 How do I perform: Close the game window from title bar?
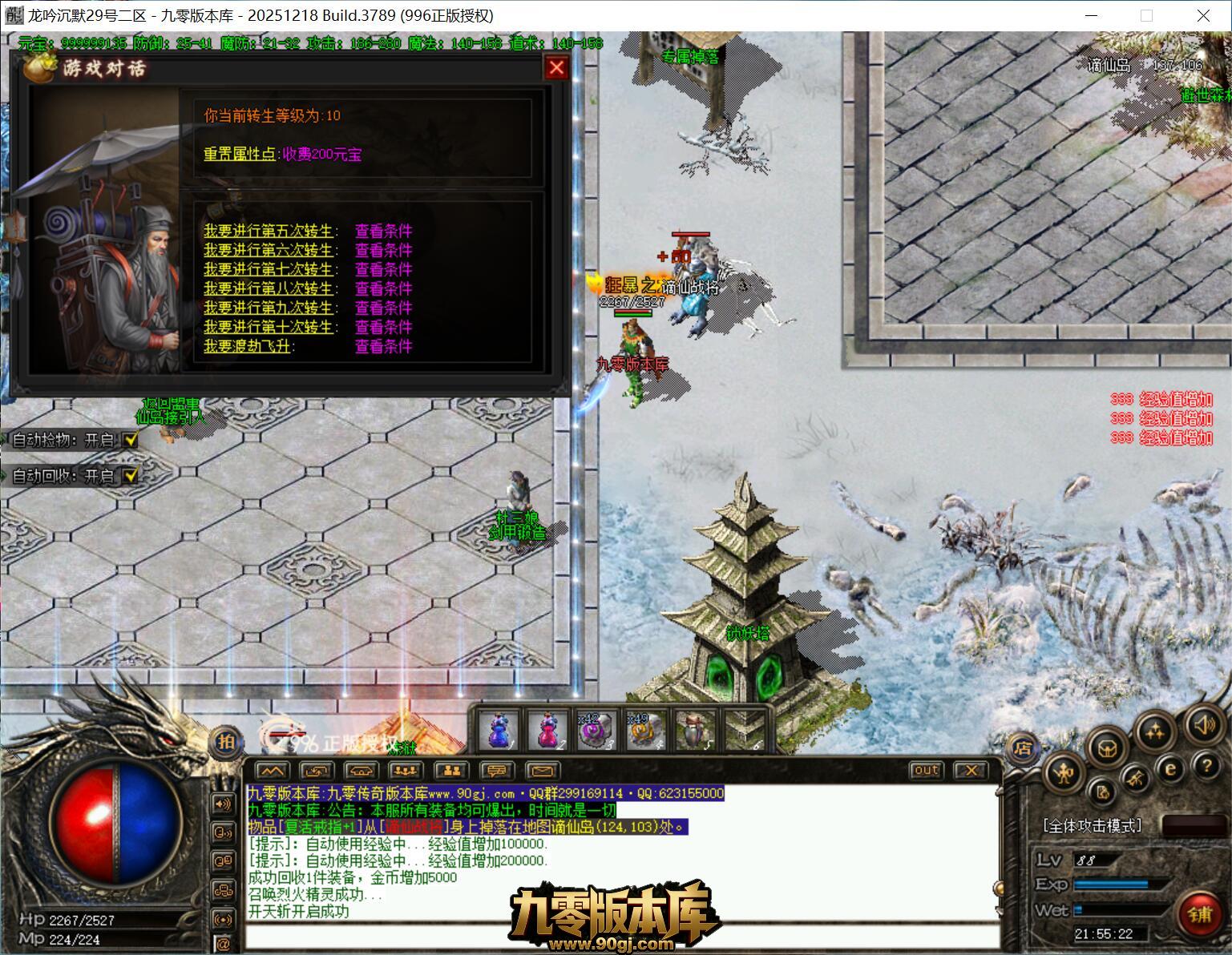point(1203,15)
